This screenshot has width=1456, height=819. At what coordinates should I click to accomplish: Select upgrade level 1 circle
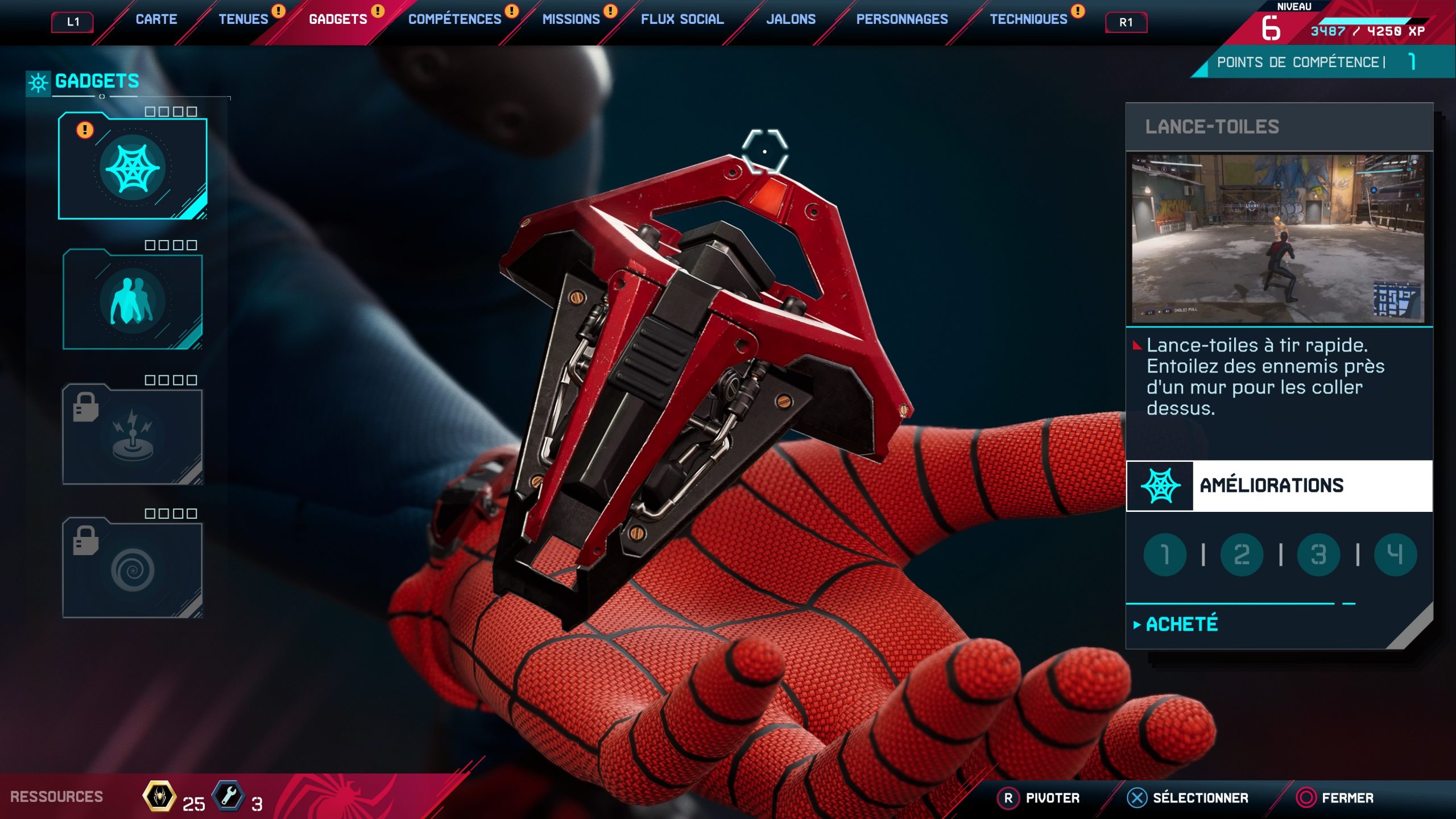pos(1165,555)
